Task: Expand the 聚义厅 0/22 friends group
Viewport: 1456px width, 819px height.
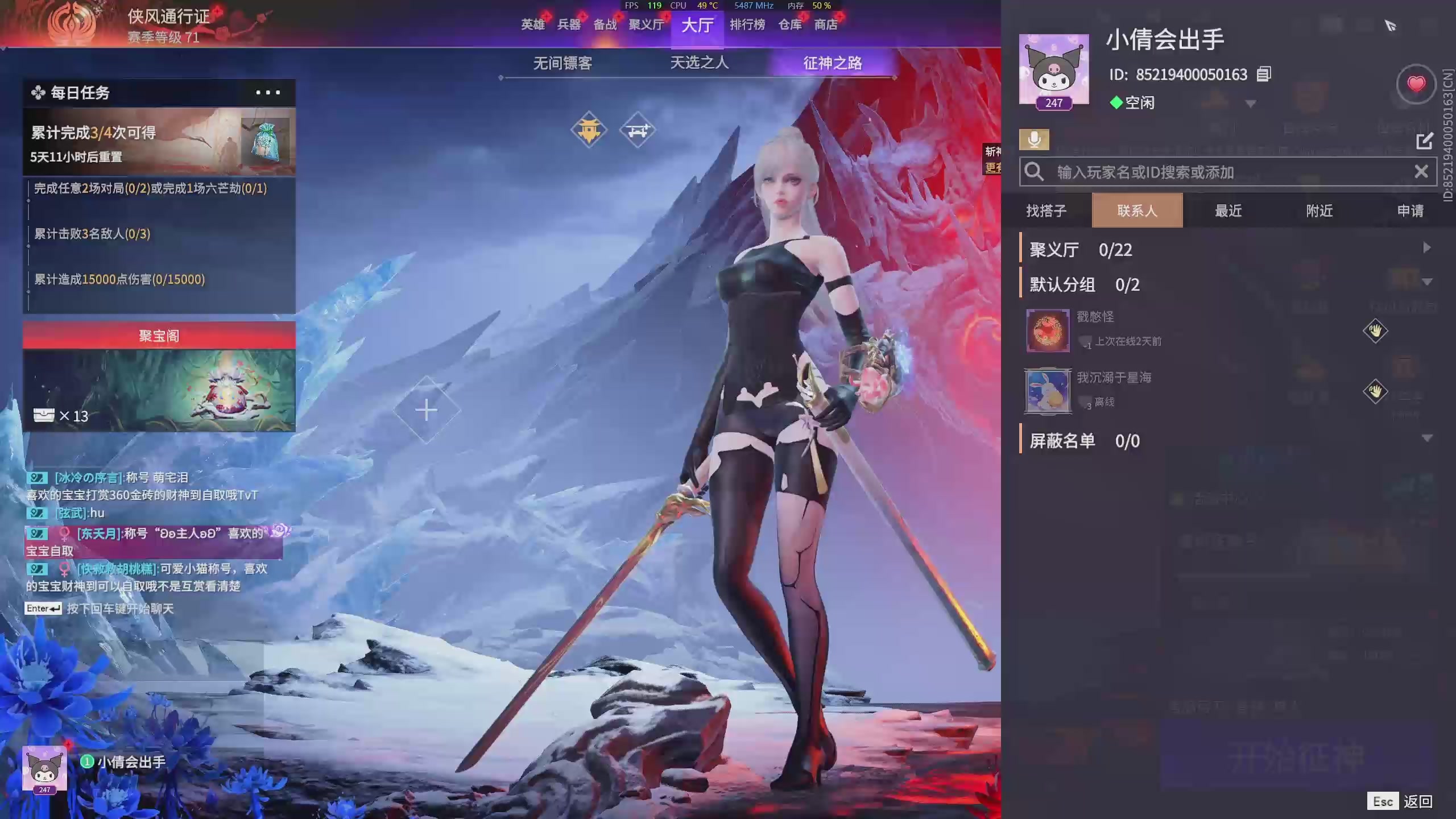Action: (1428, 247)
